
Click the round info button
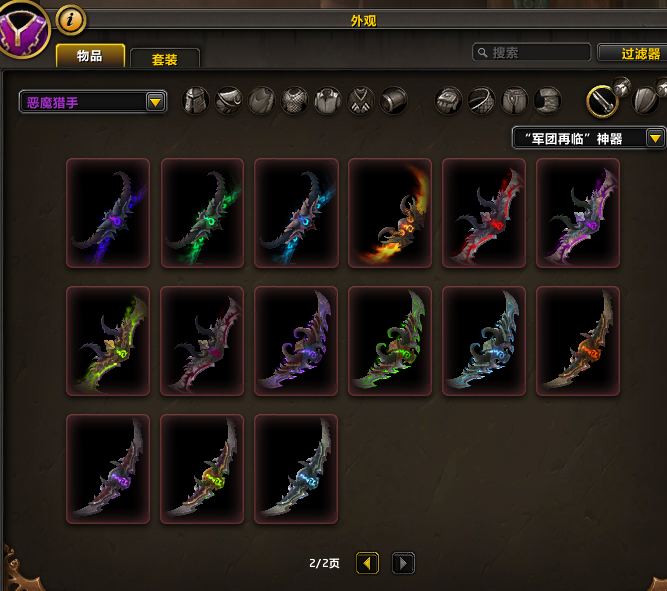tap(70, 18)
